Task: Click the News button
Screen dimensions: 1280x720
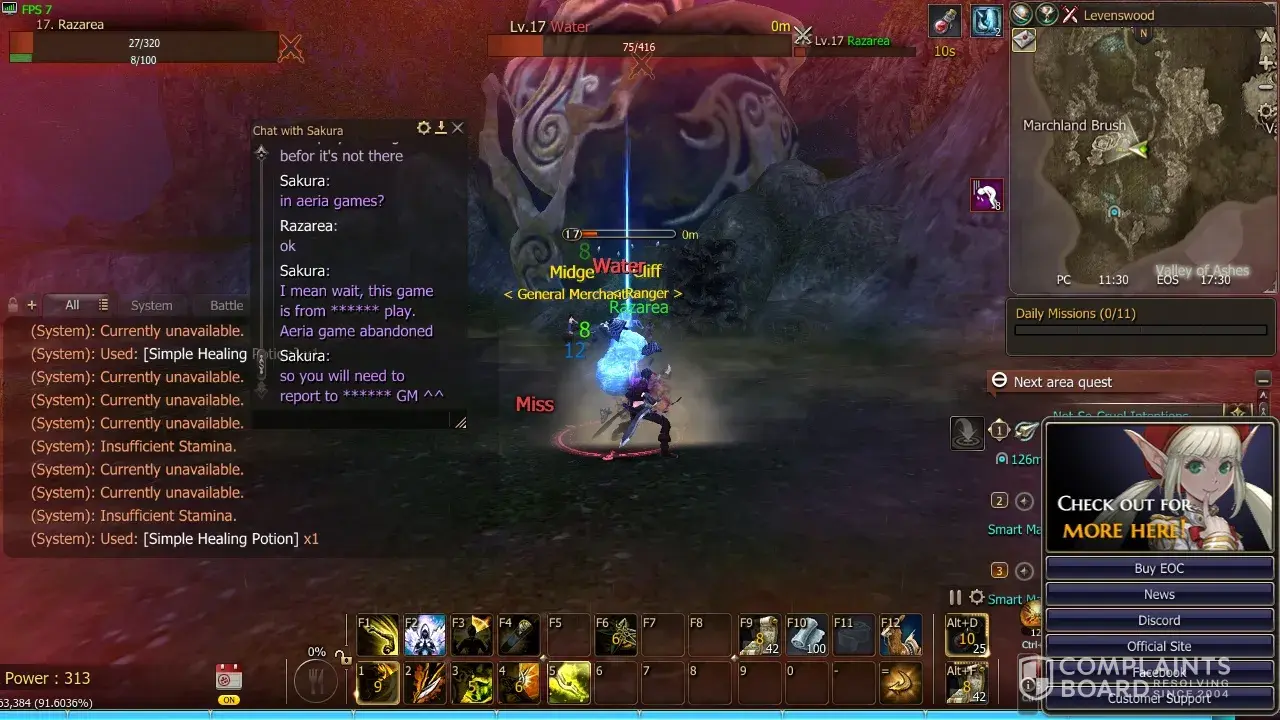Action: pyautogui.click(x=1159, y=594)
